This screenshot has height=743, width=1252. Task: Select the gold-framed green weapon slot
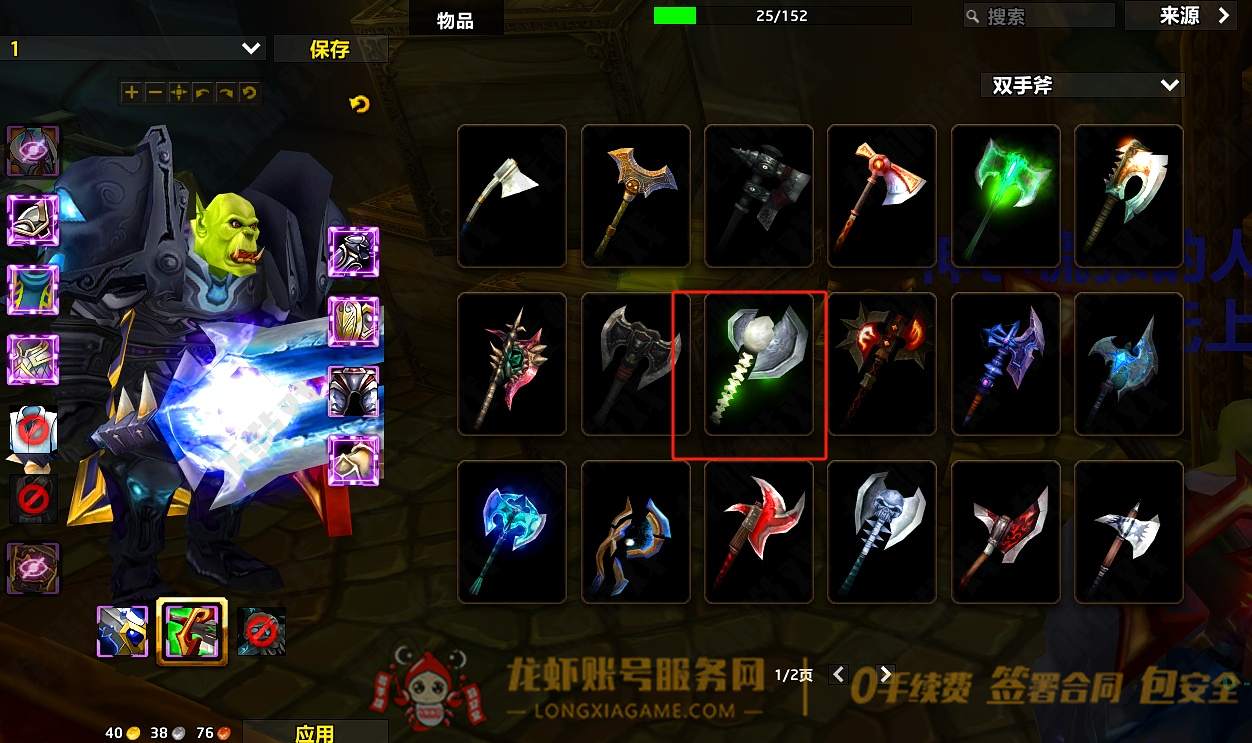[x=192, y=631]
